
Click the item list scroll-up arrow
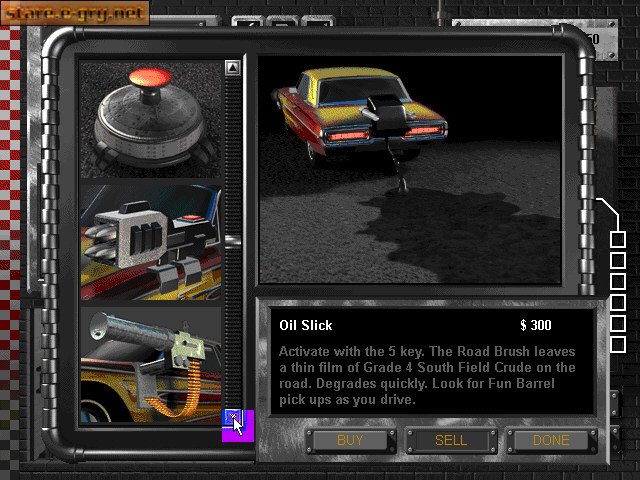click(x=232, y=68)
